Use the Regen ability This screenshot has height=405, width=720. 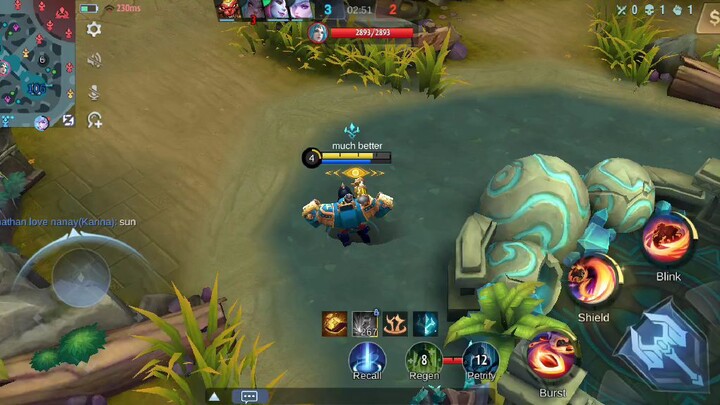[424, 359]
